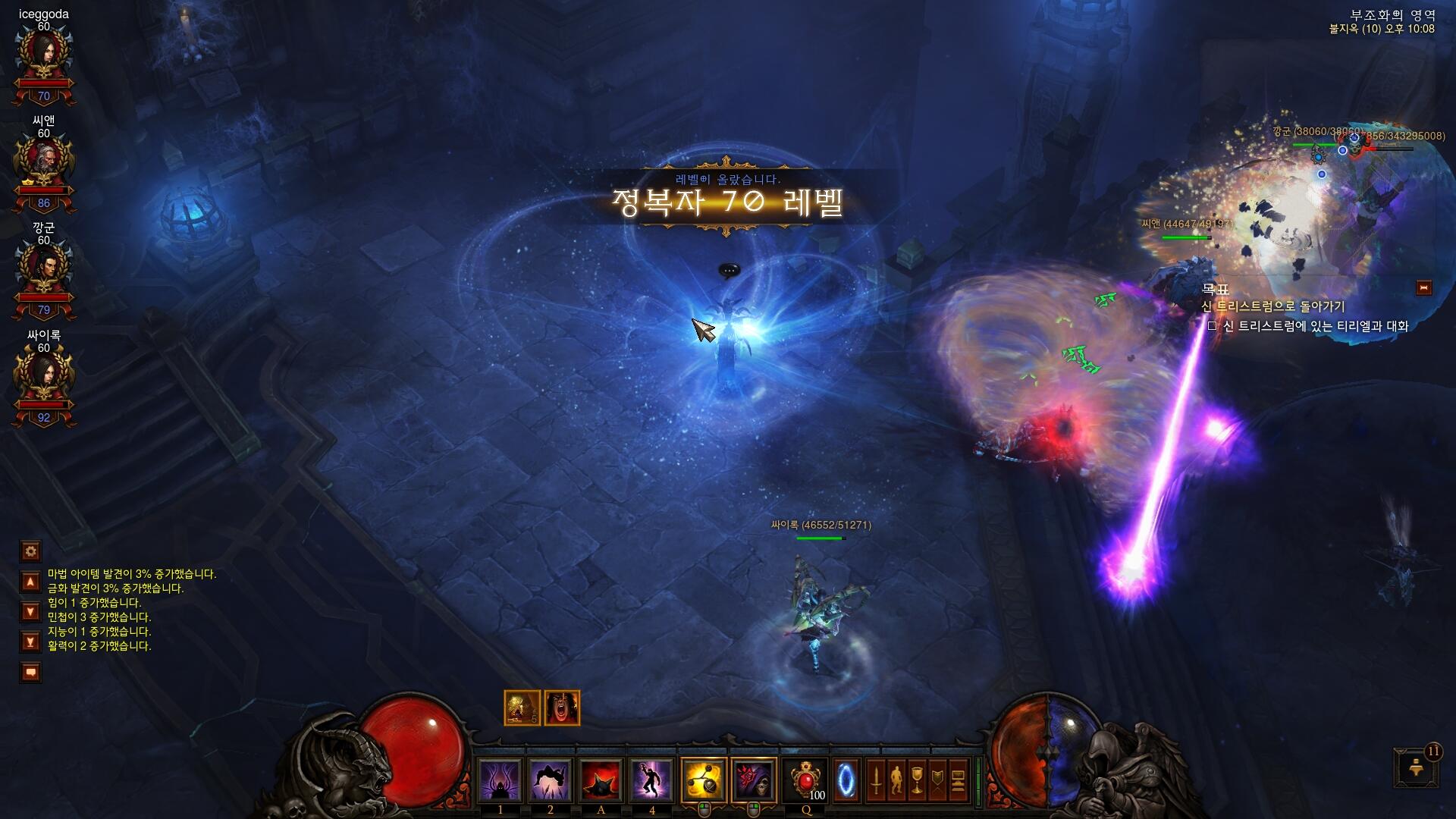Screen dimensions: 1456x819
Task: Trigger the red caltrops skill on key A
Action: click(601, 780)
